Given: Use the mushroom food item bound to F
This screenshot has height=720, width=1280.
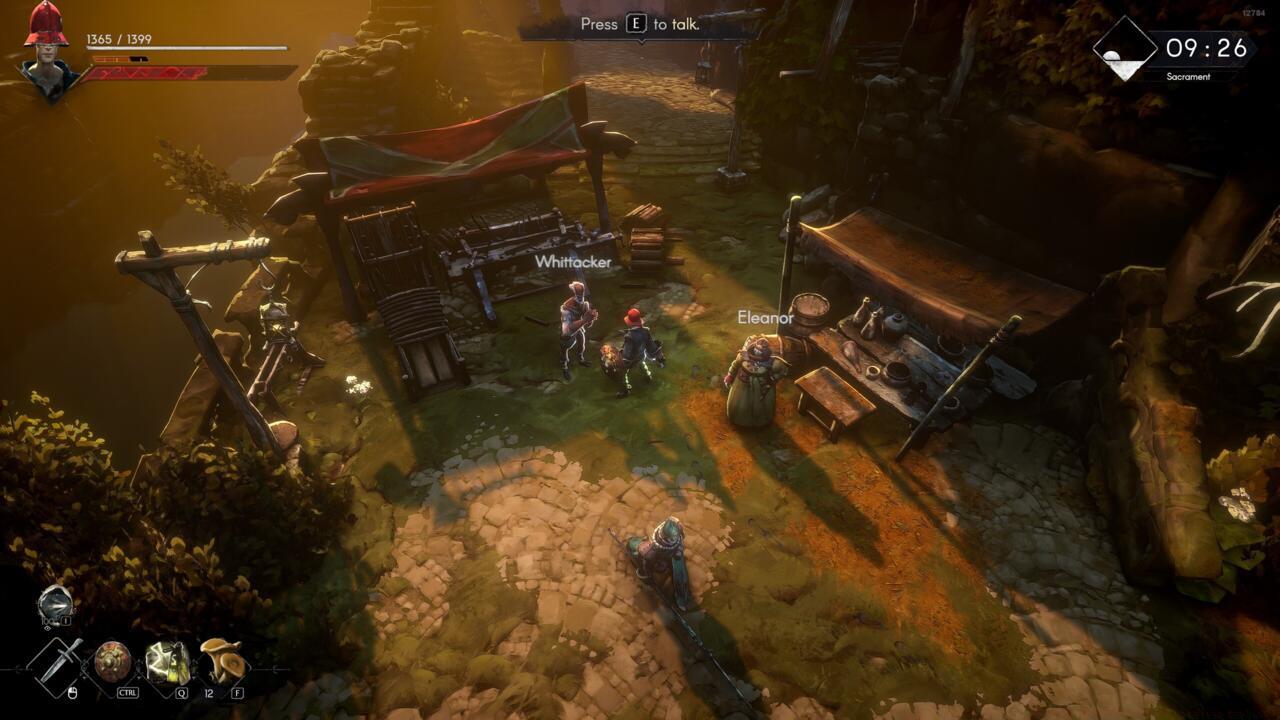Looking at the screenshot, I should (222, 661).
